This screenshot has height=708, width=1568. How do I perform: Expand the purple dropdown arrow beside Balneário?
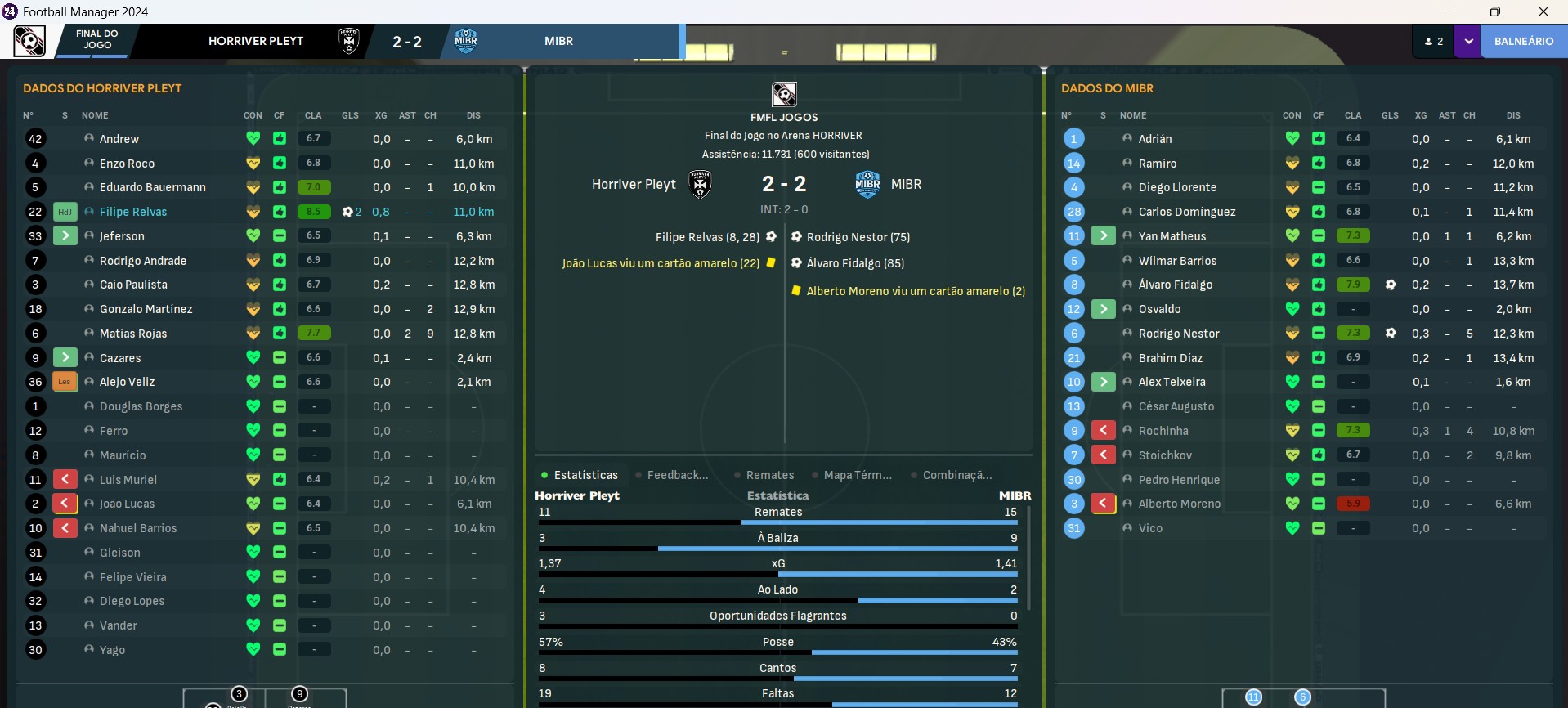pos(1467,41)
